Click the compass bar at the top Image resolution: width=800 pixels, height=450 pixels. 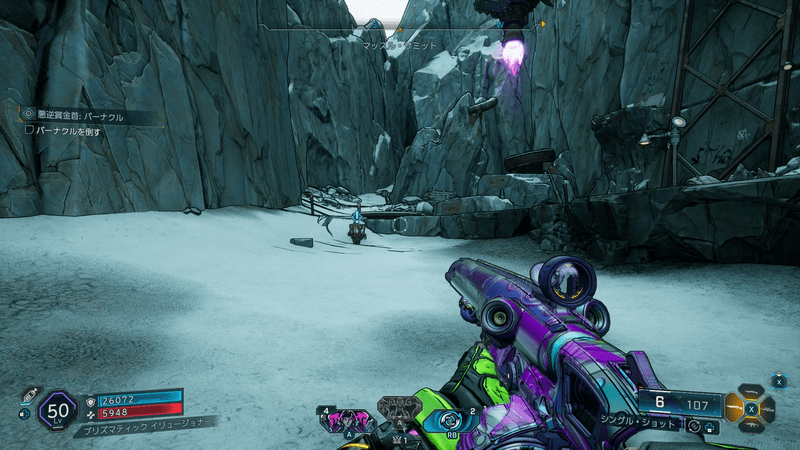click(400, 29)
